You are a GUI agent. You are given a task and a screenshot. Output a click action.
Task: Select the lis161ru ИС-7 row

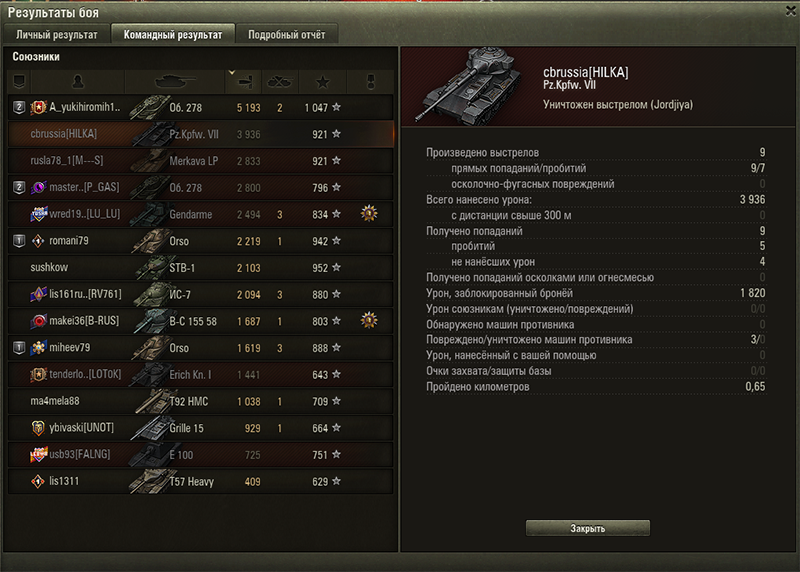click(200, 294)
